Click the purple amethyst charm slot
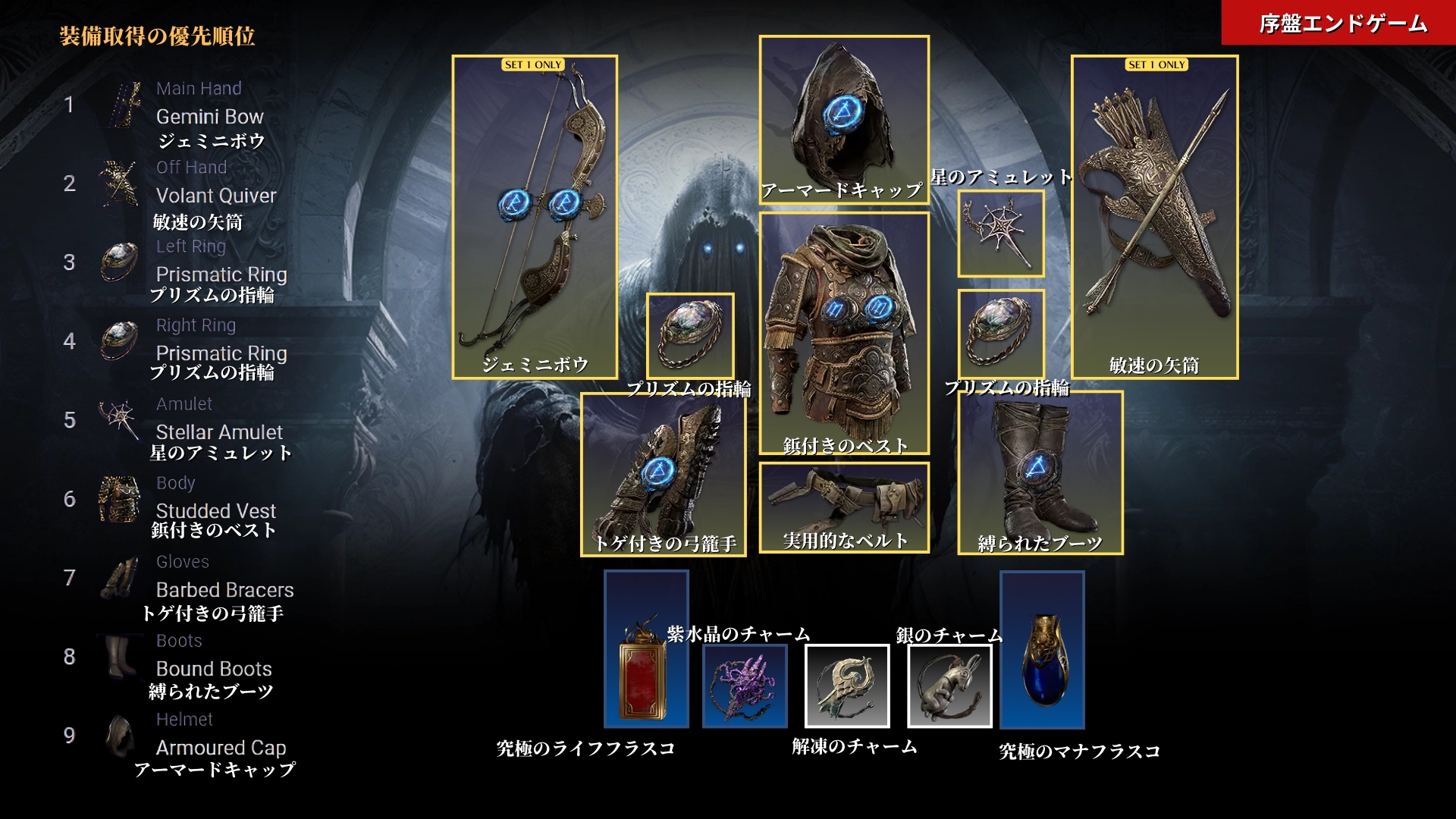Viewport: 1456px width, 819px height. (745, 686)
